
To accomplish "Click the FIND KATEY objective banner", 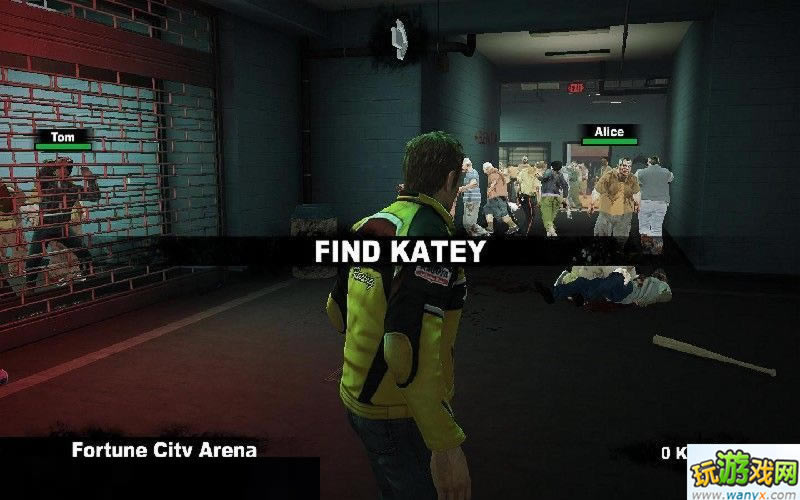I will click(399, 251).
